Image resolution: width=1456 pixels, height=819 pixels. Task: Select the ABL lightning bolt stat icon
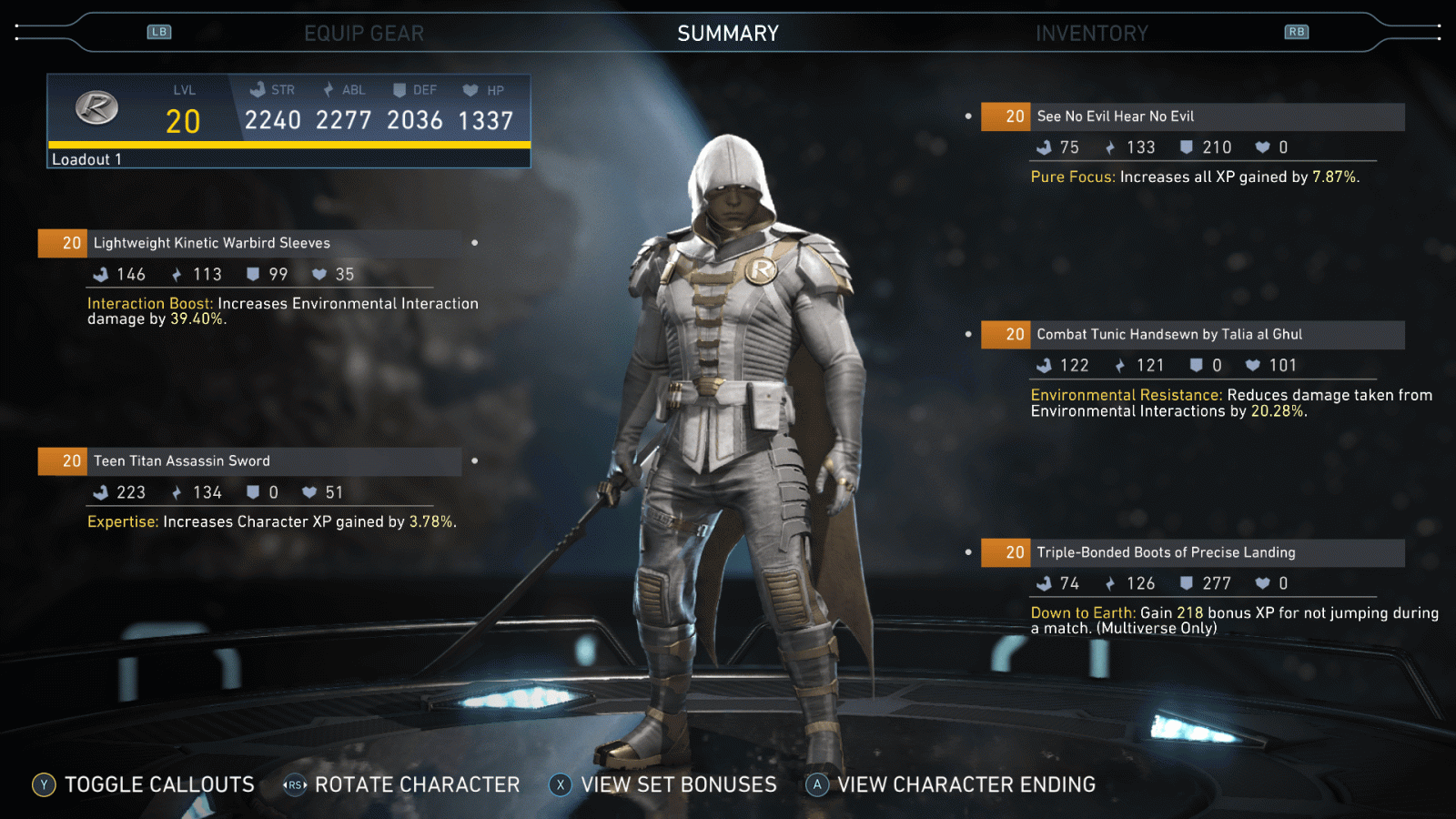pos(328,89)
